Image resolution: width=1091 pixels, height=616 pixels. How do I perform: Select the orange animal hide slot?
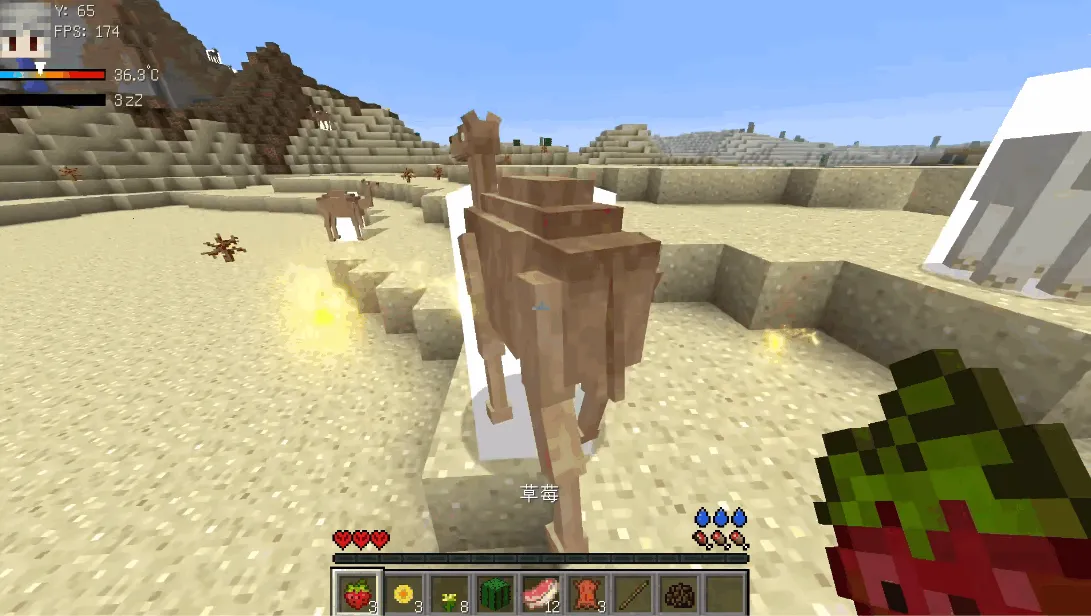pyautogui.click(x=587, y=594)
